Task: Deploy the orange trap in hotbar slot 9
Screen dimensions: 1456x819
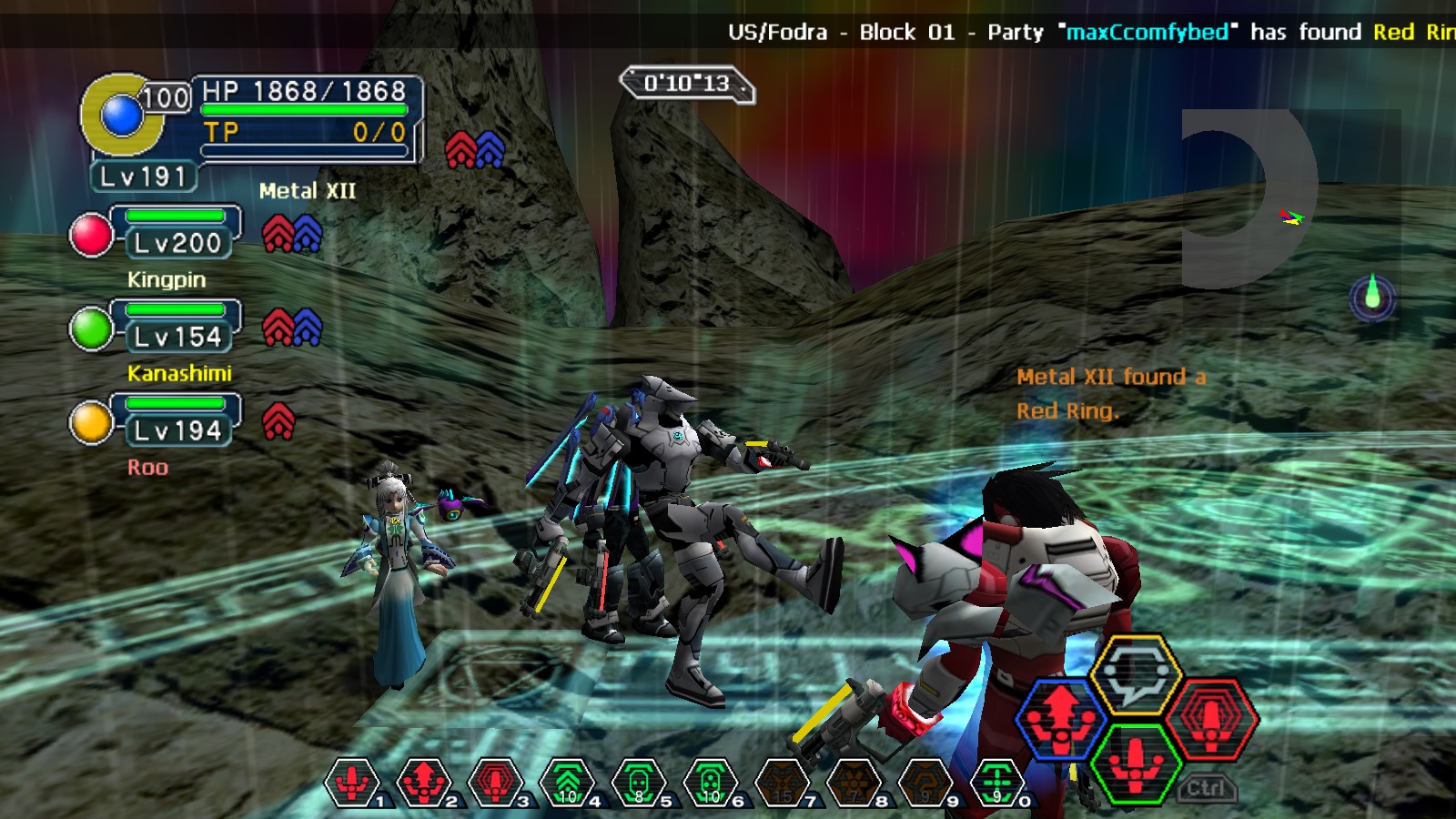Action: point(925,781)
